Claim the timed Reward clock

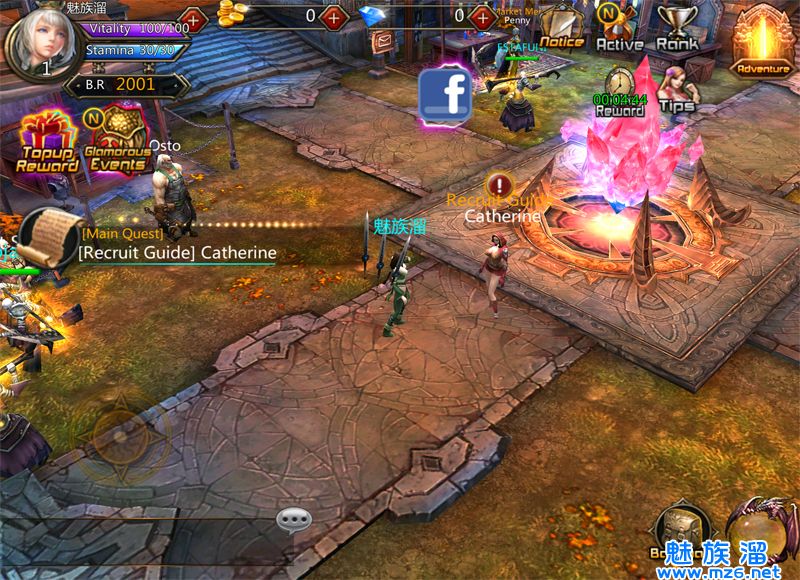coord(620,91)
